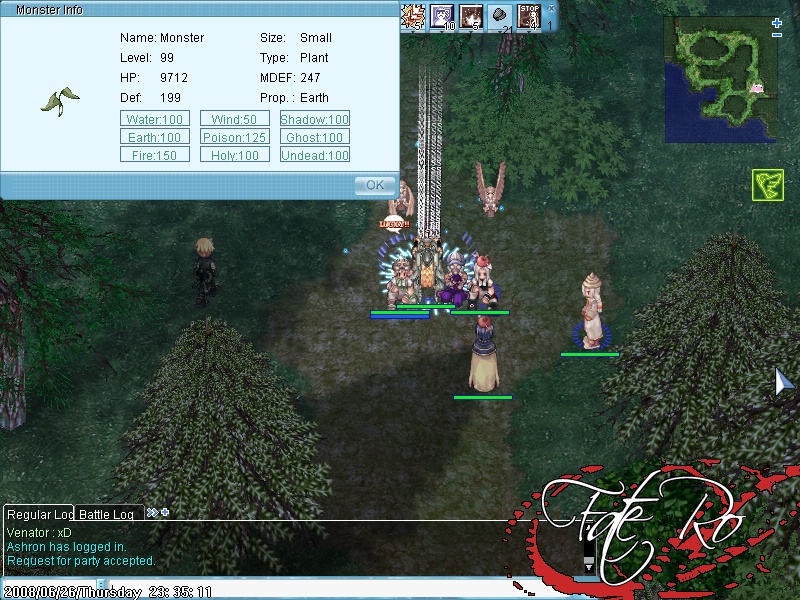Viewport: 800px width, 600px height.
Task: Click the green wing status icon
Action: point(767,185)
